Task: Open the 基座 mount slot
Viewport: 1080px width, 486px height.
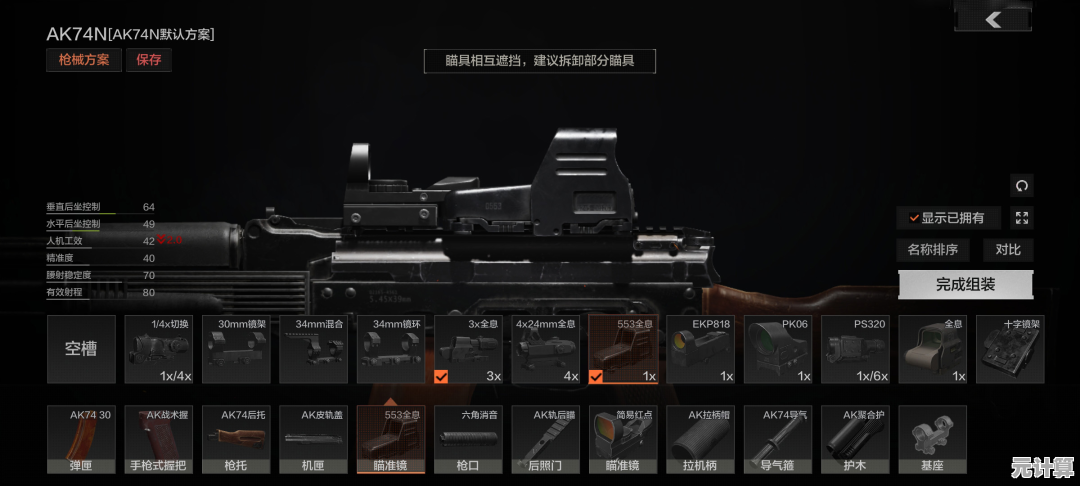Action: (932, 439)
